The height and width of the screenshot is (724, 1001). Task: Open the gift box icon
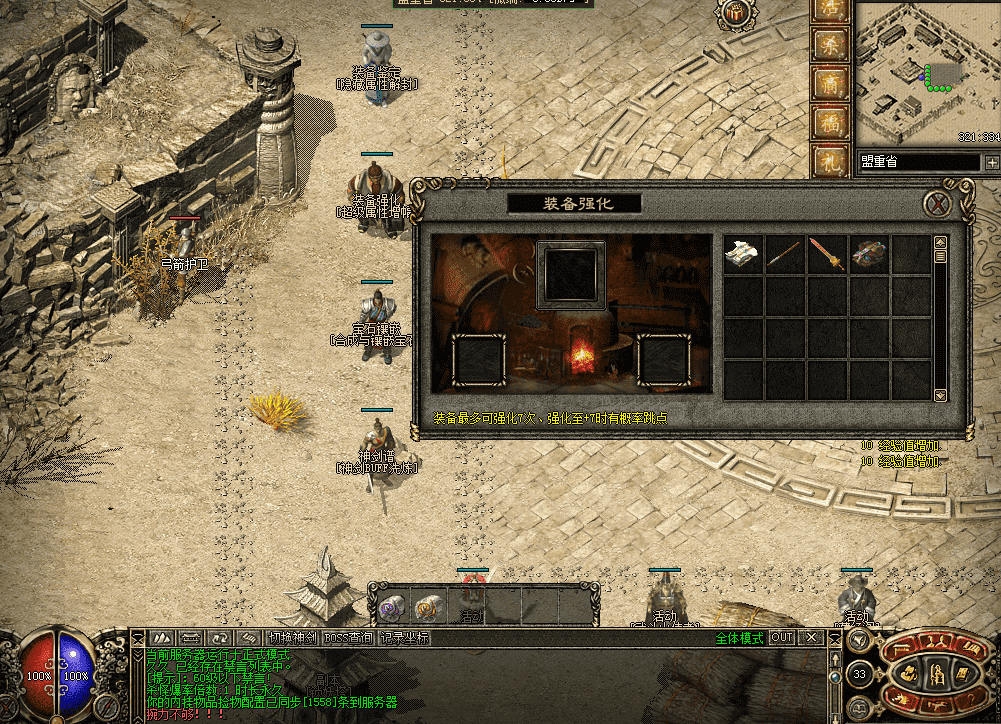(733, 13)
